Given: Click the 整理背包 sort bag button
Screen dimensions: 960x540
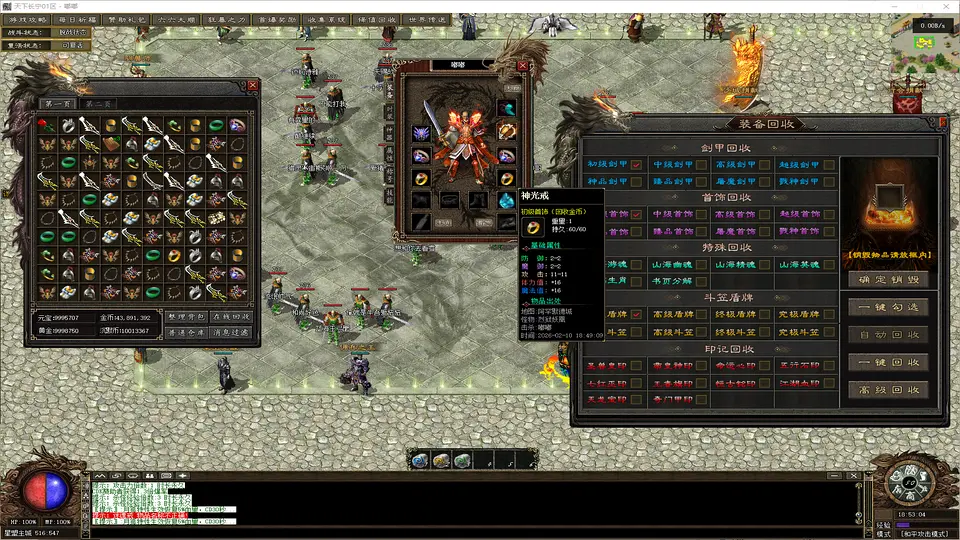Looking at the screenshot, I should 185,317.
